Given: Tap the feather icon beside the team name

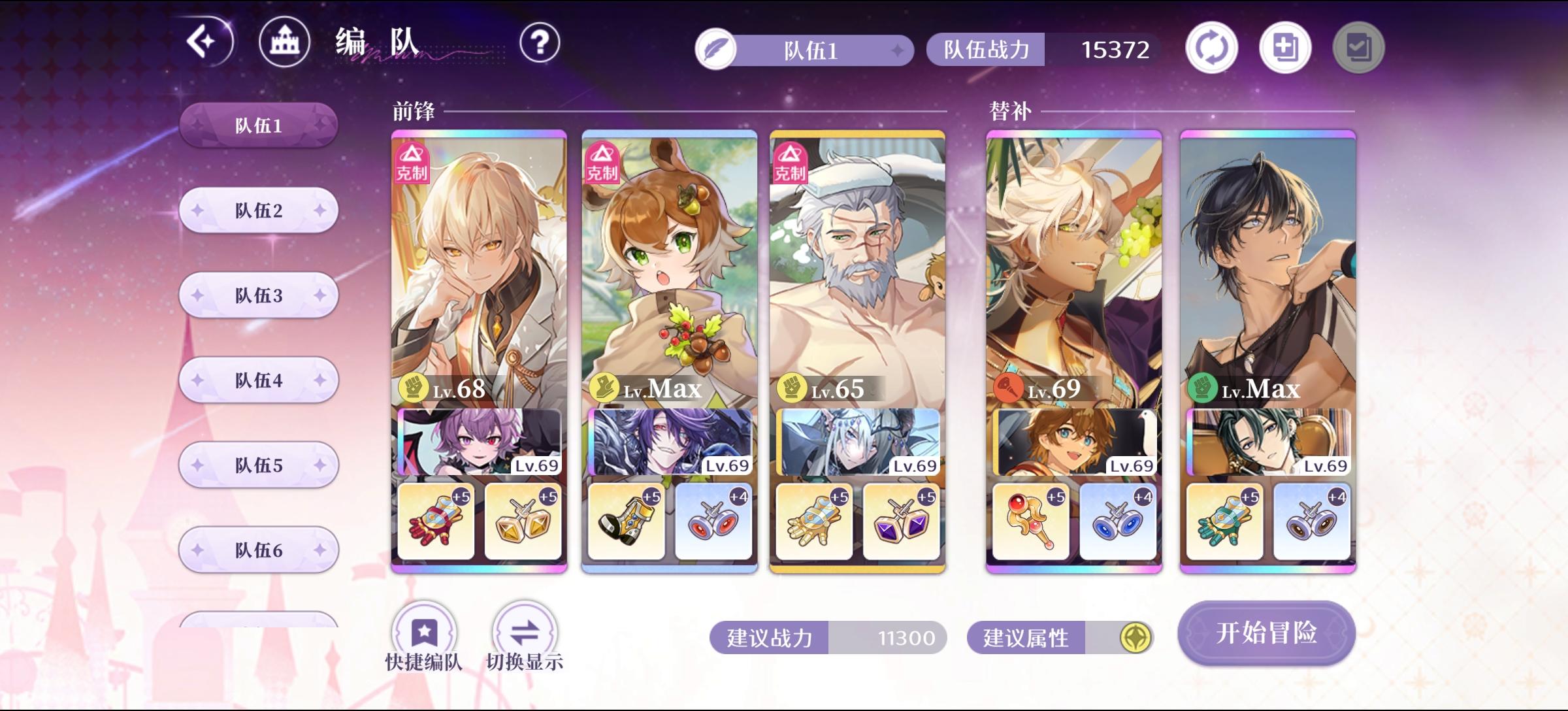Looking at the screenshot, I should coord(716,48).
